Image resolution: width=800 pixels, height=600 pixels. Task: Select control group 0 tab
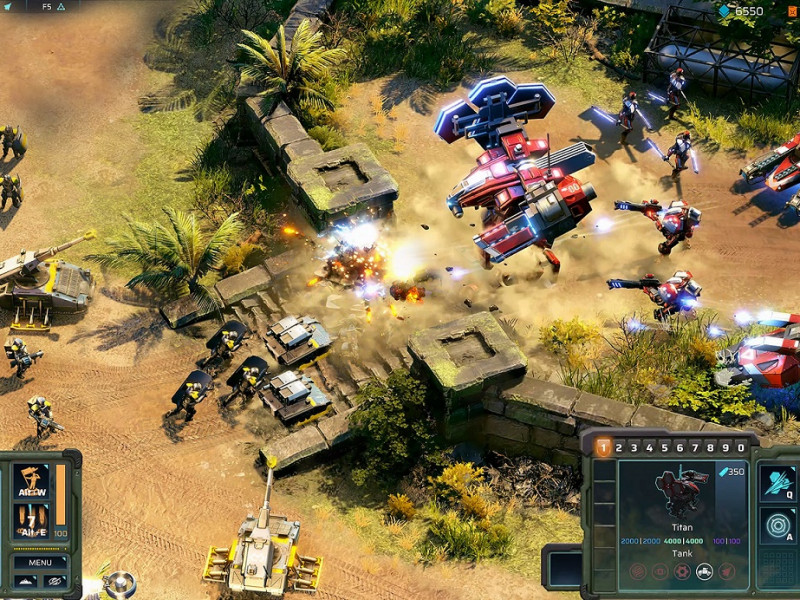[741, 447]
